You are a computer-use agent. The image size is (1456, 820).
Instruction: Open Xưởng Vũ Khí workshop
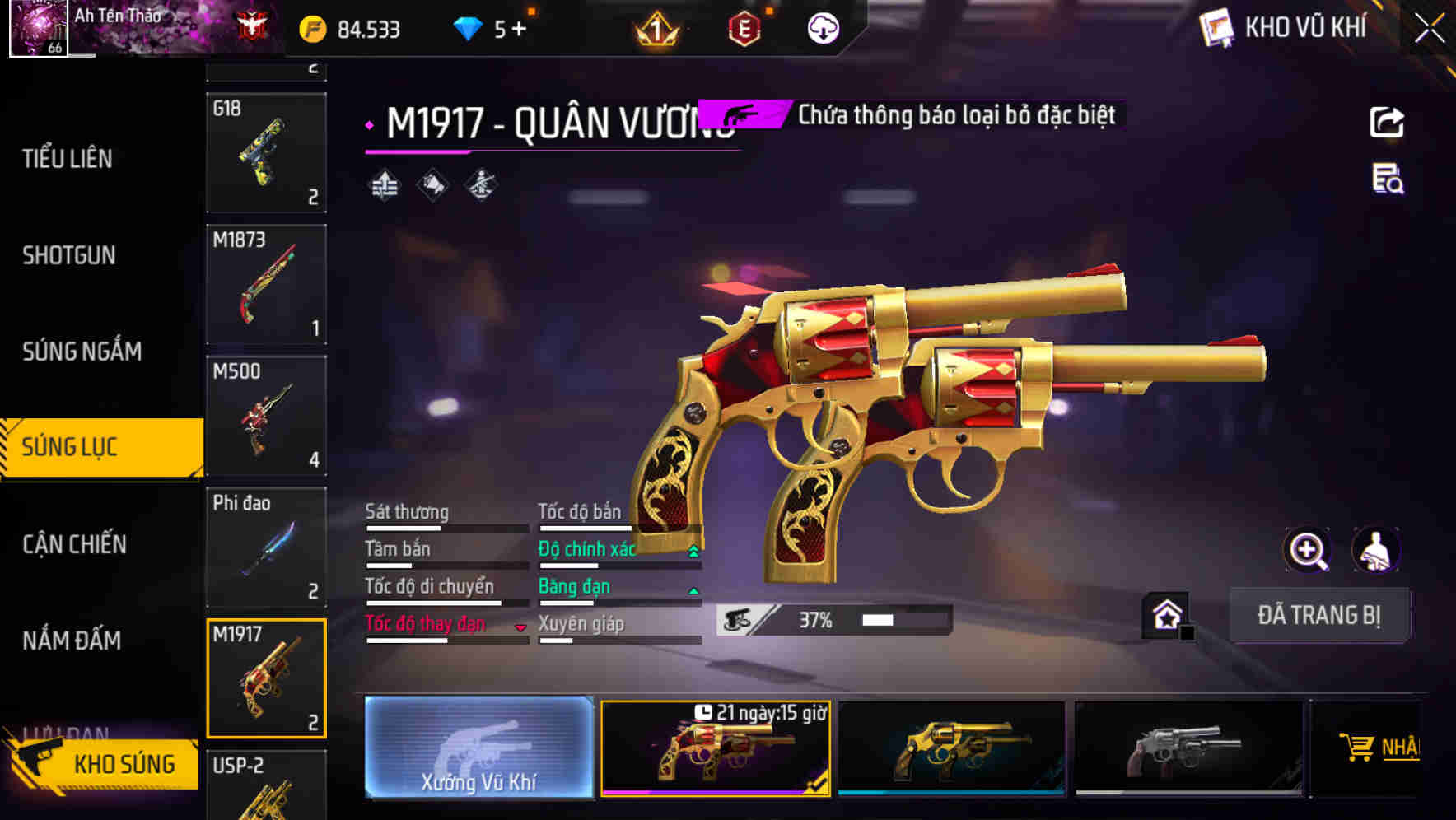(478, 749)
